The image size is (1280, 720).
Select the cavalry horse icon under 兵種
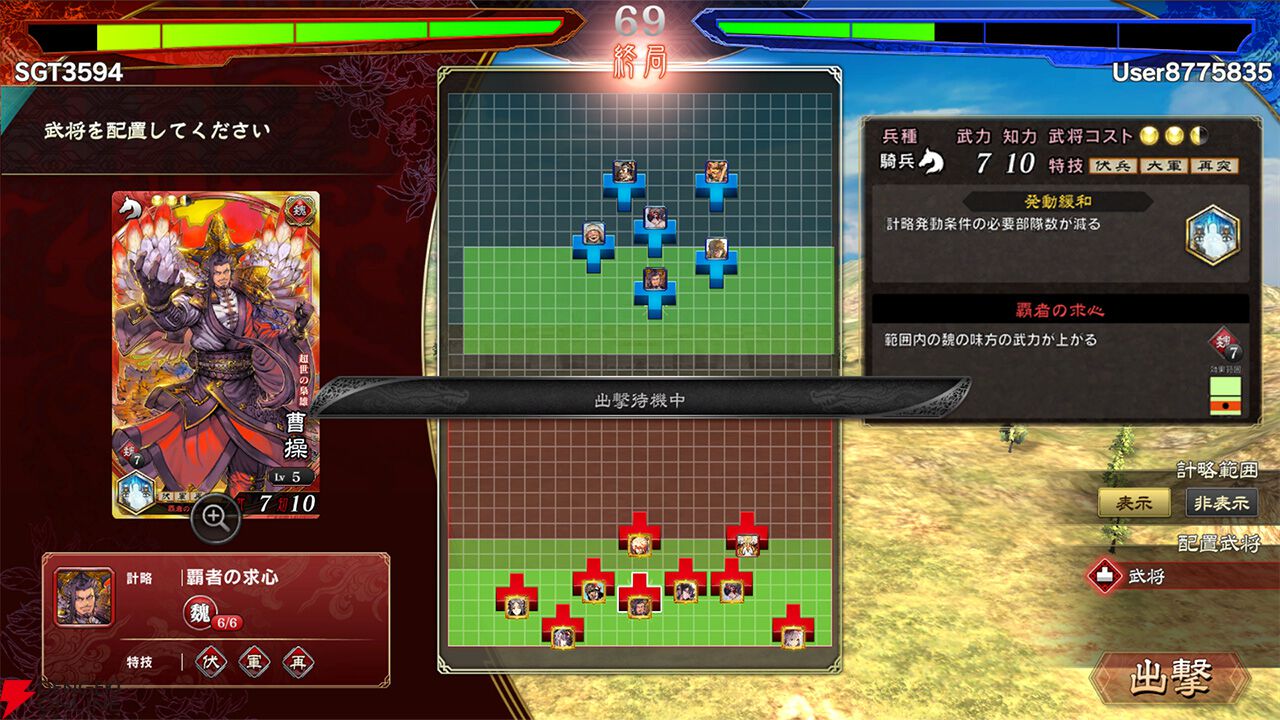[931, 161]
